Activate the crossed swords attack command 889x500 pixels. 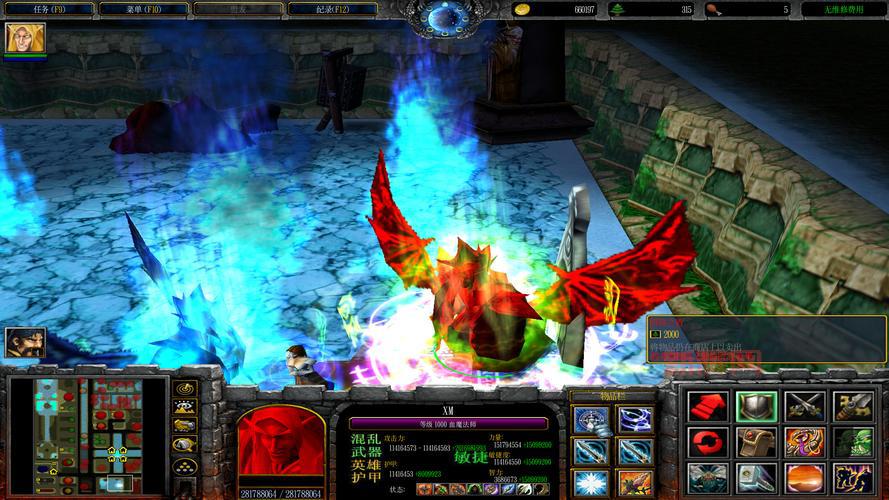pos(805,406)
